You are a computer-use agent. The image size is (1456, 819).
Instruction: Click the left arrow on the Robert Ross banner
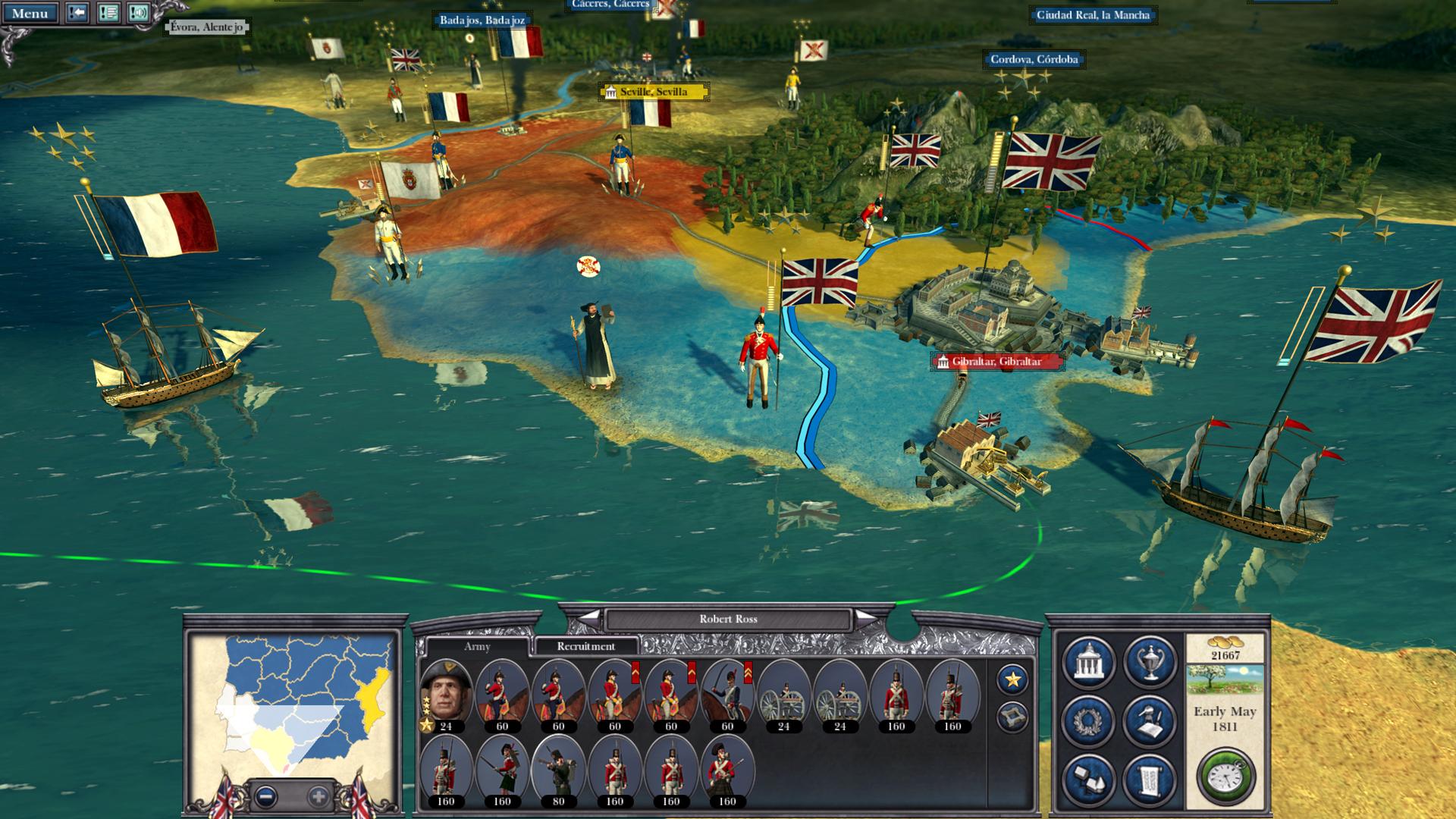coord(589,620)
